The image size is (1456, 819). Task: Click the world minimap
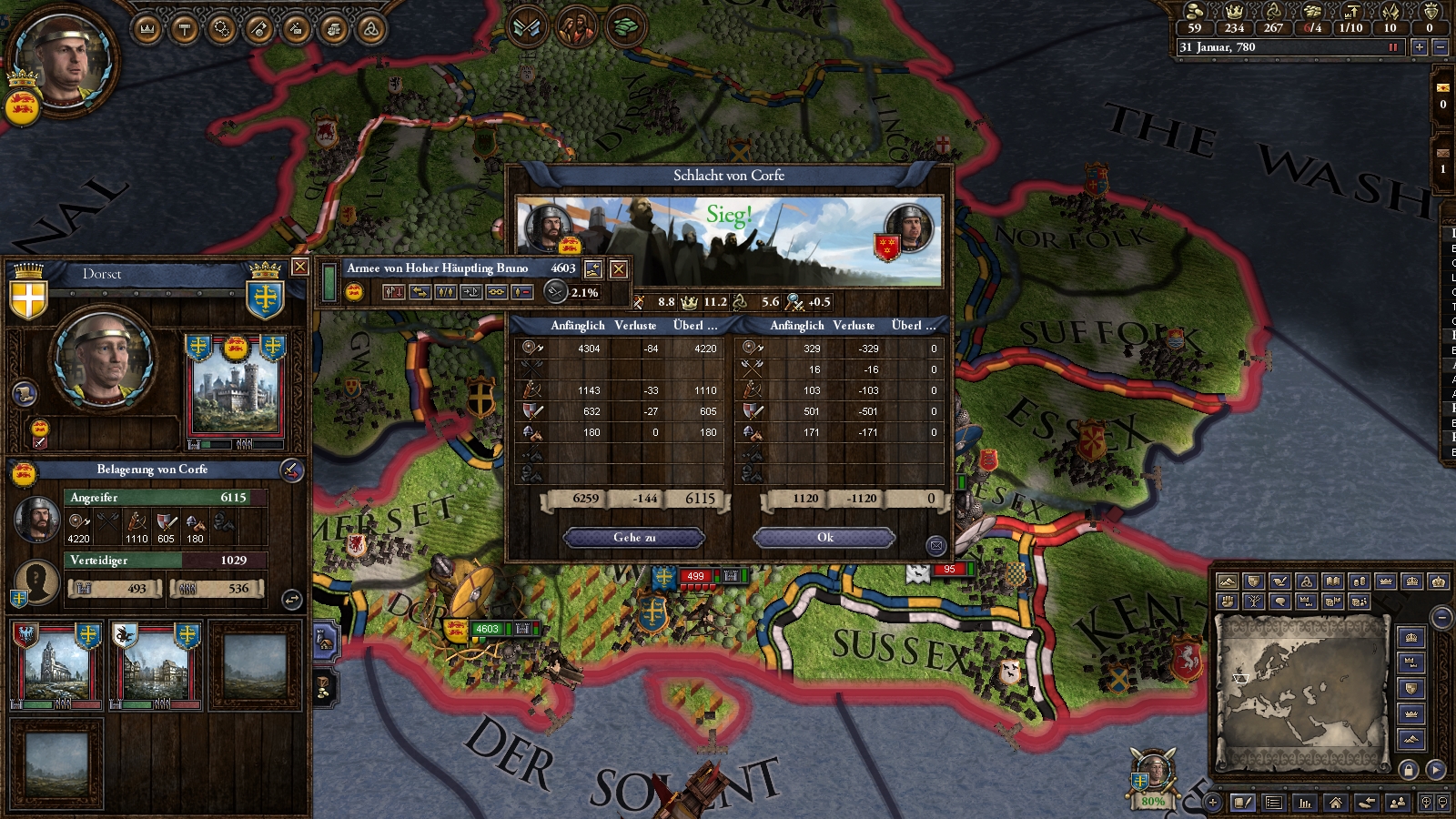1301,692
